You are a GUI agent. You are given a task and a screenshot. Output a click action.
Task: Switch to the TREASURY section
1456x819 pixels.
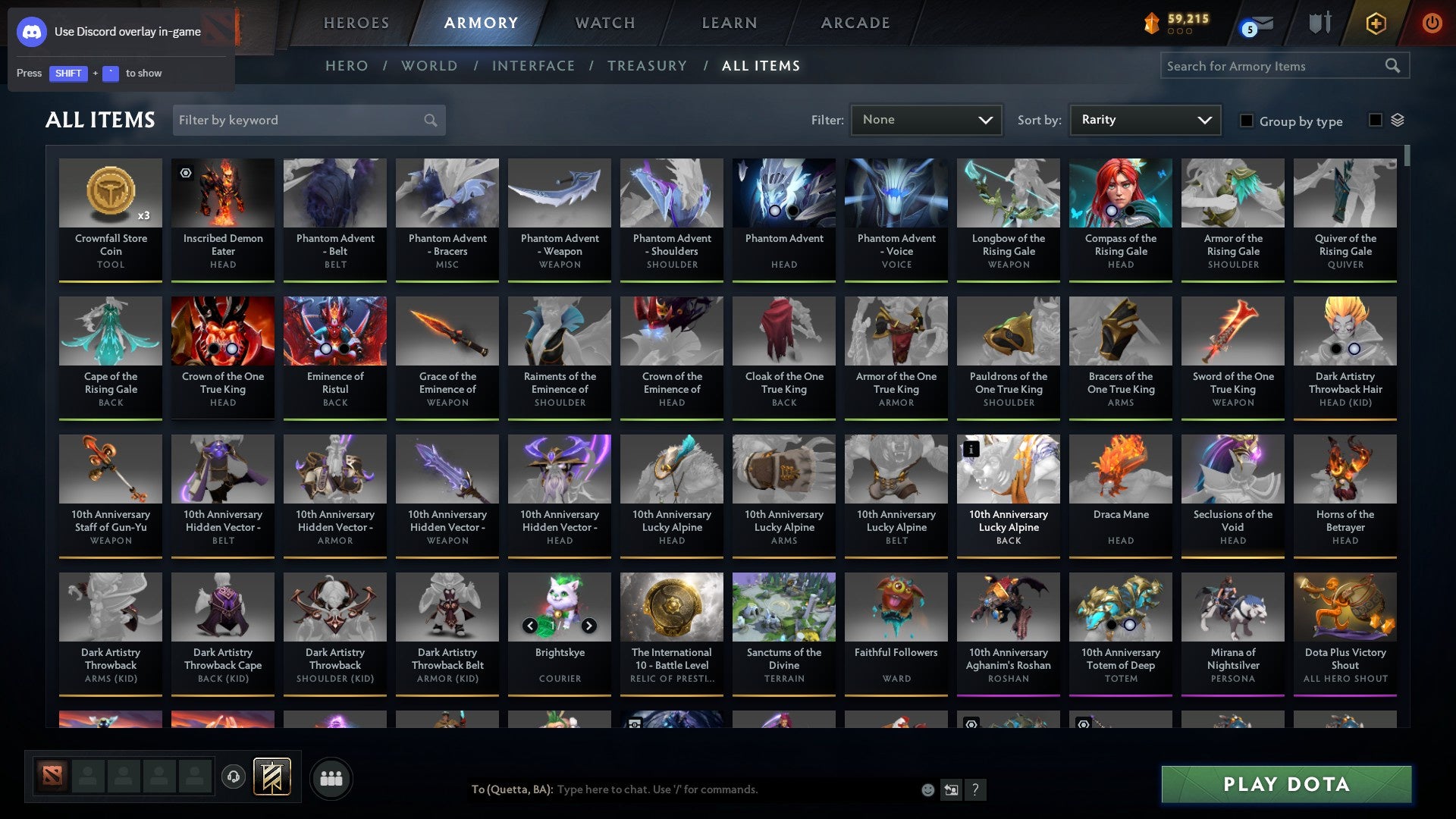pos(648,65)
